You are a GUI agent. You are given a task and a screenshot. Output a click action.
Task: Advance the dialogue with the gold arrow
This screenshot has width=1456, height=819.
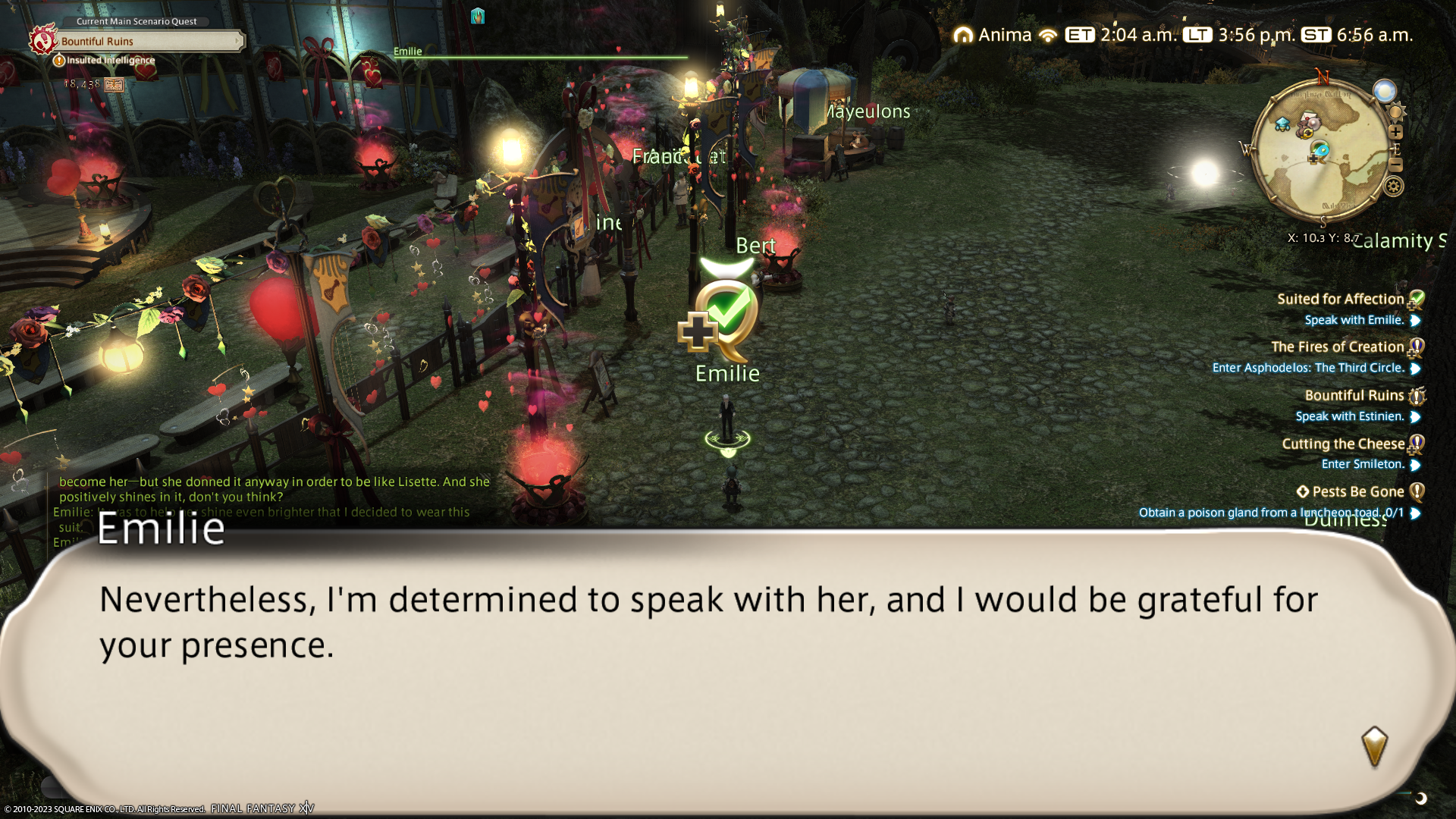click(1374, 746)
